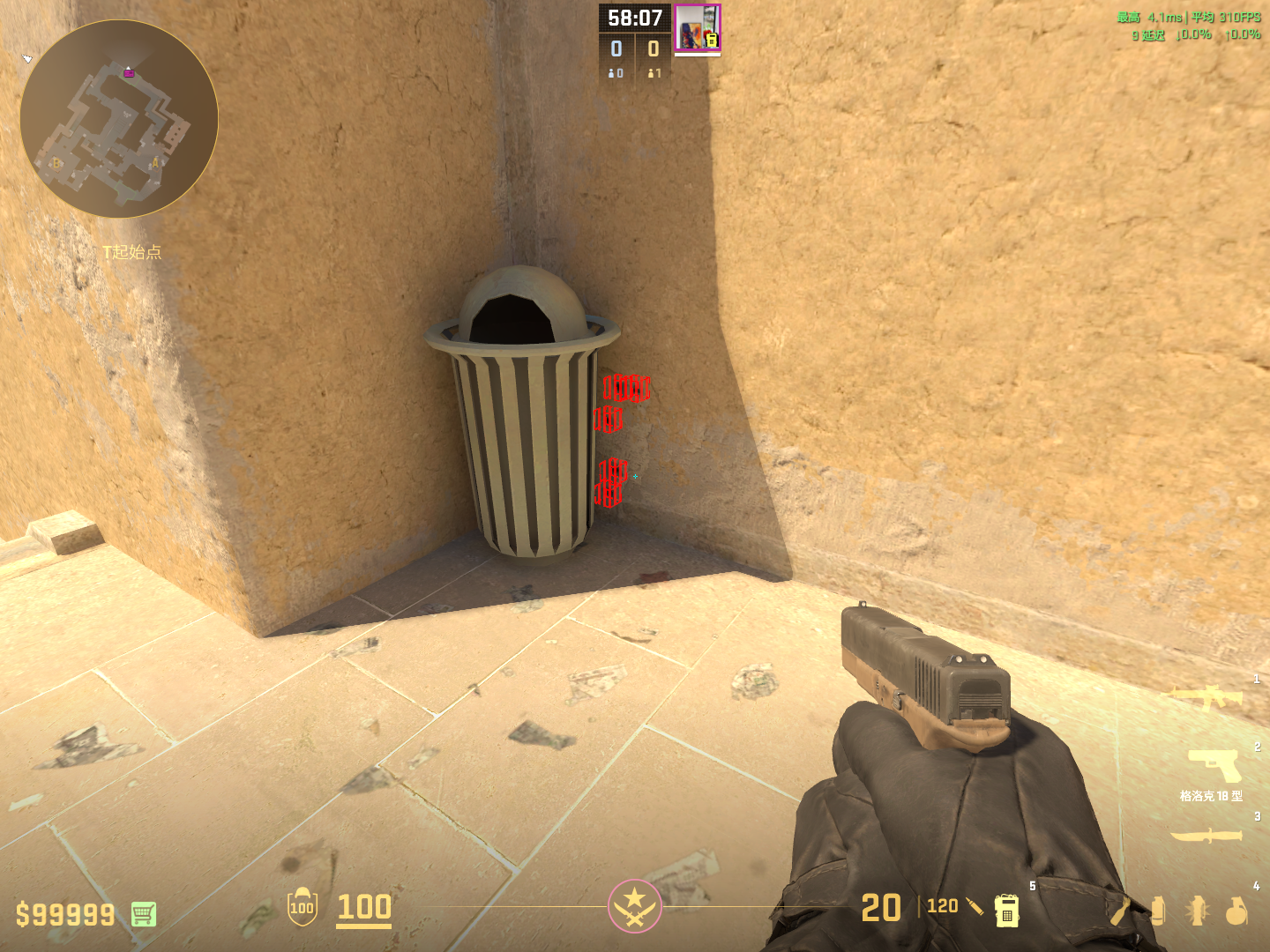Select the smoke grenade icon
The height and width of the screenshot is (952, 1270).
point(1159,911)
